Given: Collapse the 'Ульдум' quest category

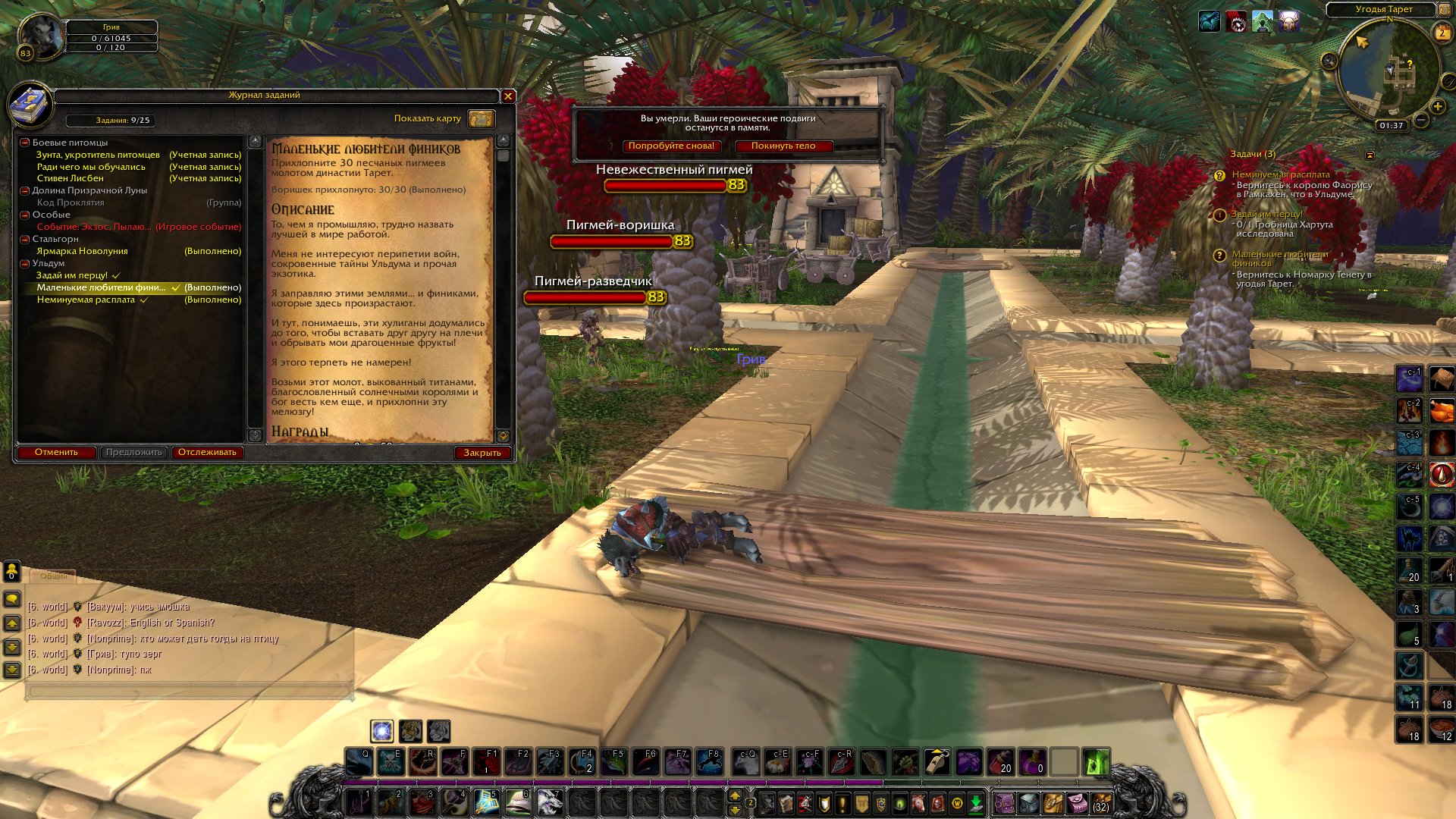Looking at the screenshot, I should 25,263.
